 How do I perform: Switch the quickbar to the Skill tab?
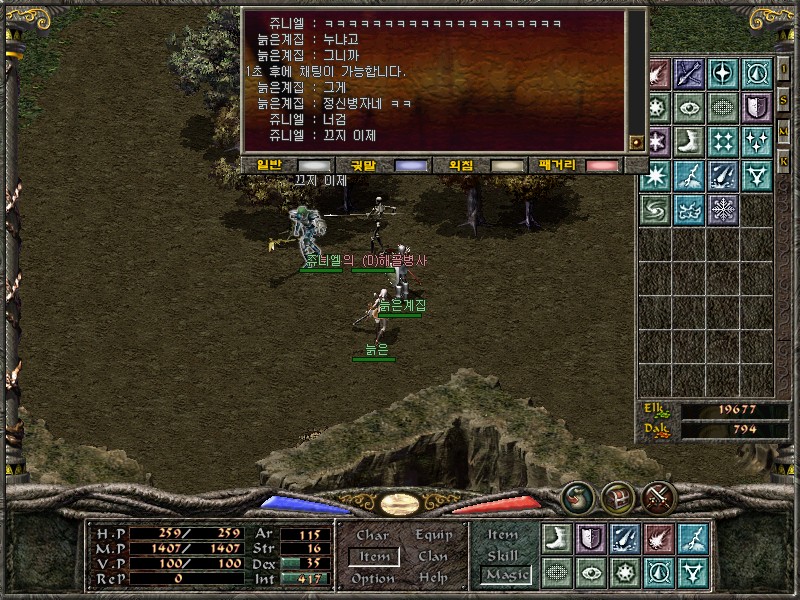503,555
